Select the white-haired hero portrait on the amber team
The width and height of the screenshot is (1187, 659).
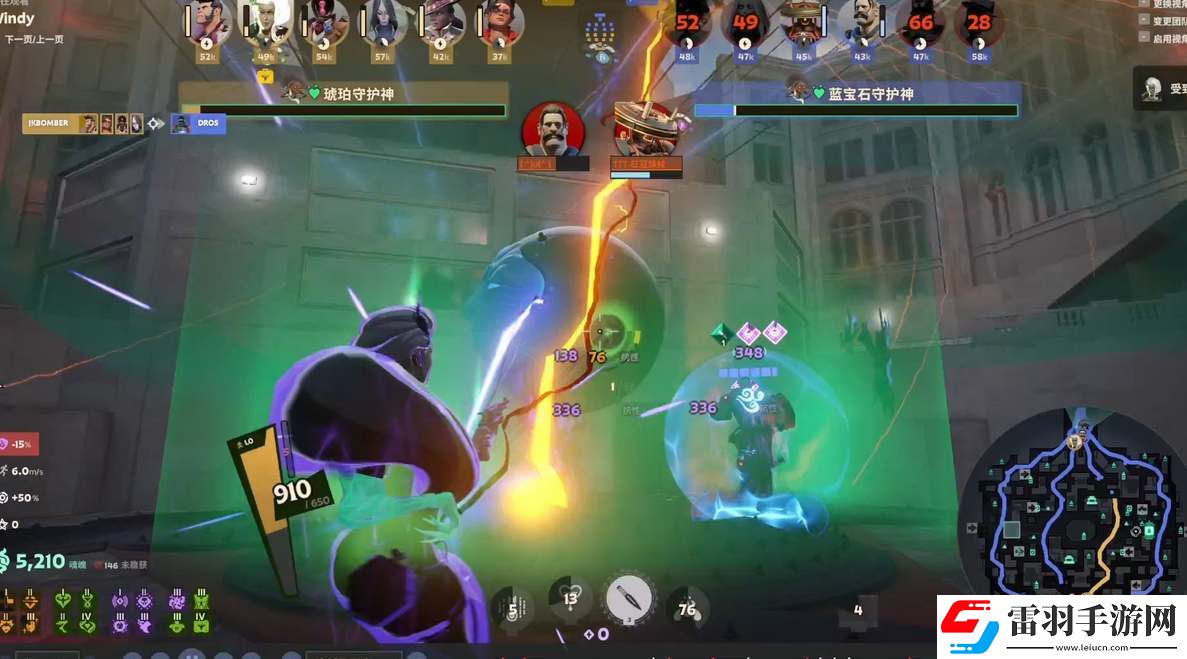click(265, 24)
